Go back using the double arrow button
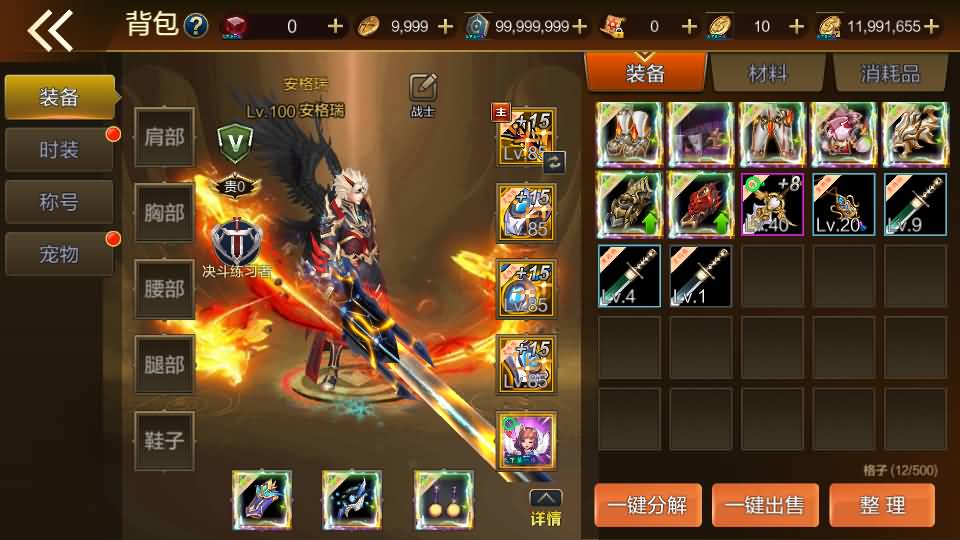Image resolution: width=960 pixels, height=540 pixels. point(50,29)
